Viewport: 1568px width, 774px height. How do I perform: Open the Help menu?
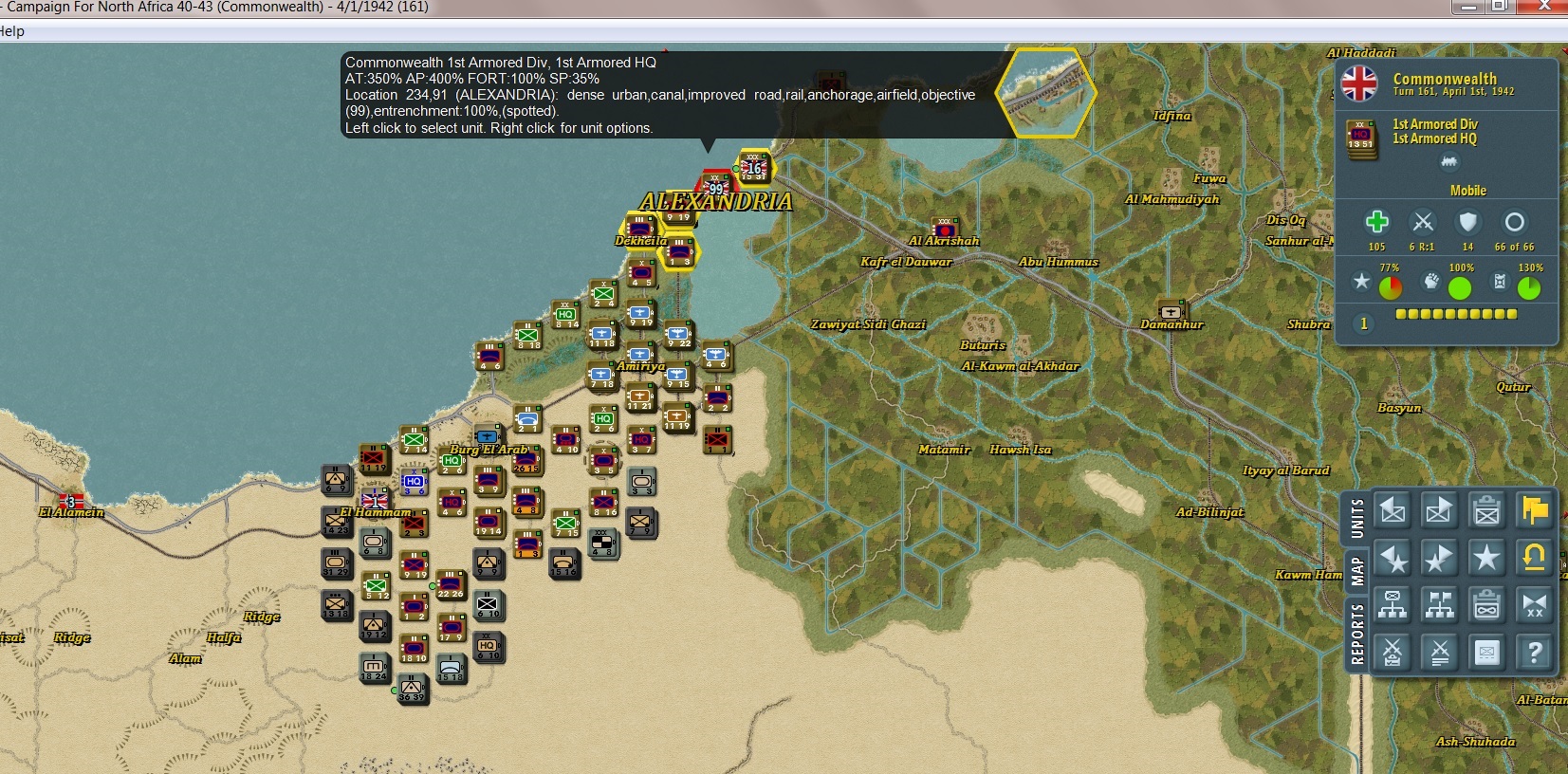13,30
